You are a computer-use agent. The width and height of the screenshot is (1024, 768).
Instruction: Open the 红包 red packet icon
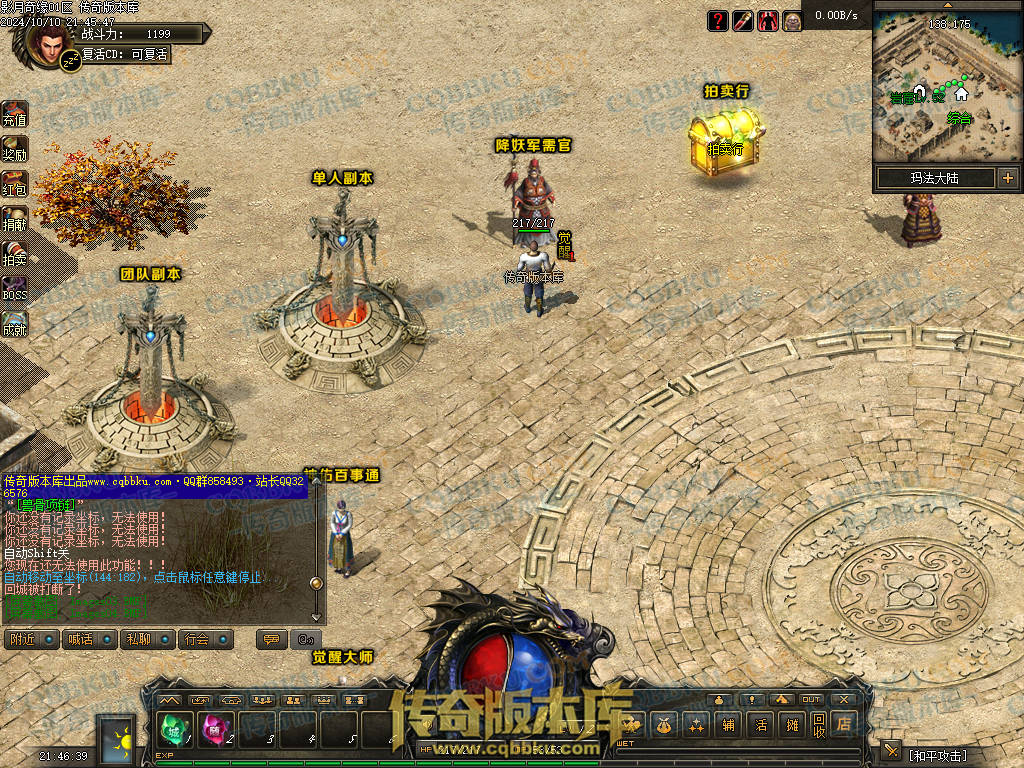14,183
